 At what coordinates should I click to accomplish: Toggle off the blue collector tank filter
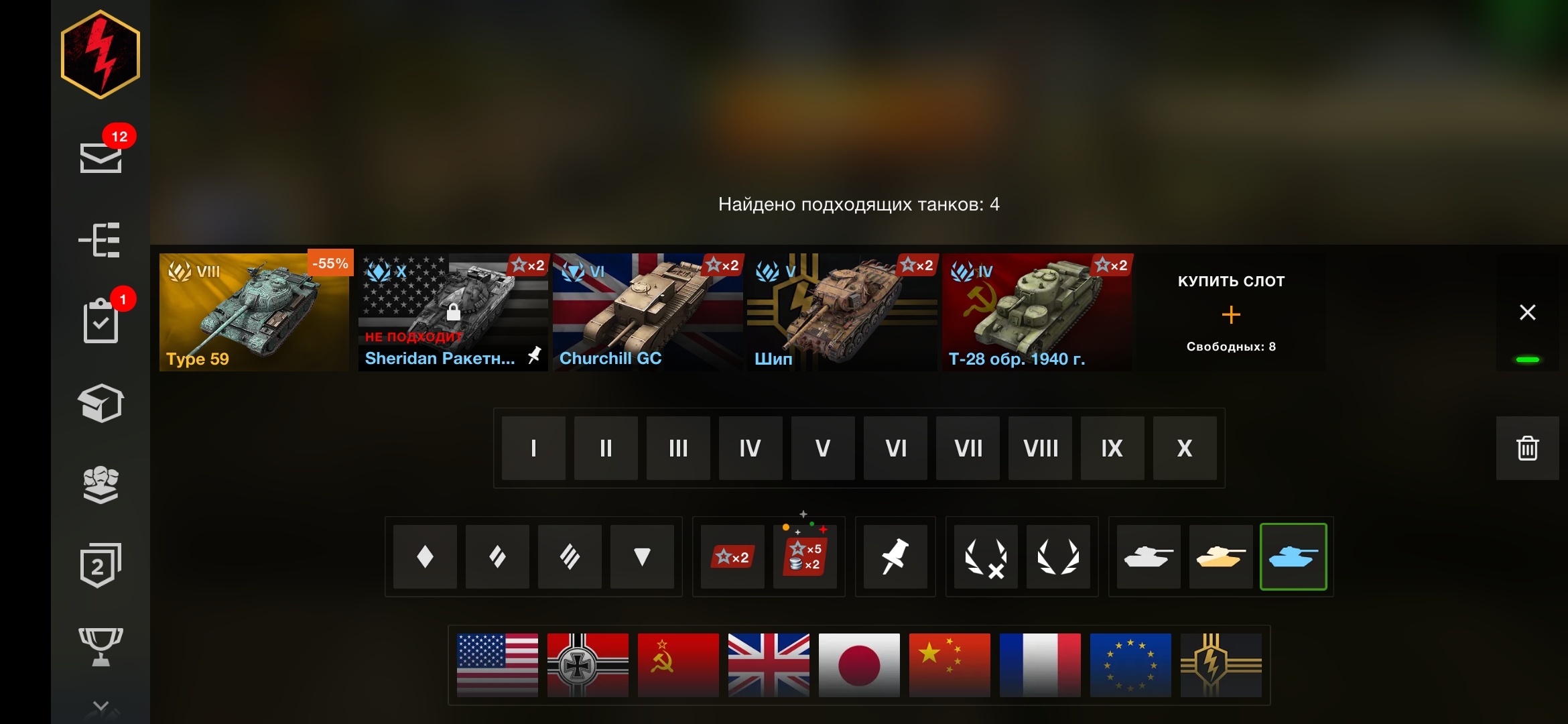pyautogui.click(x=1294, y=556)
